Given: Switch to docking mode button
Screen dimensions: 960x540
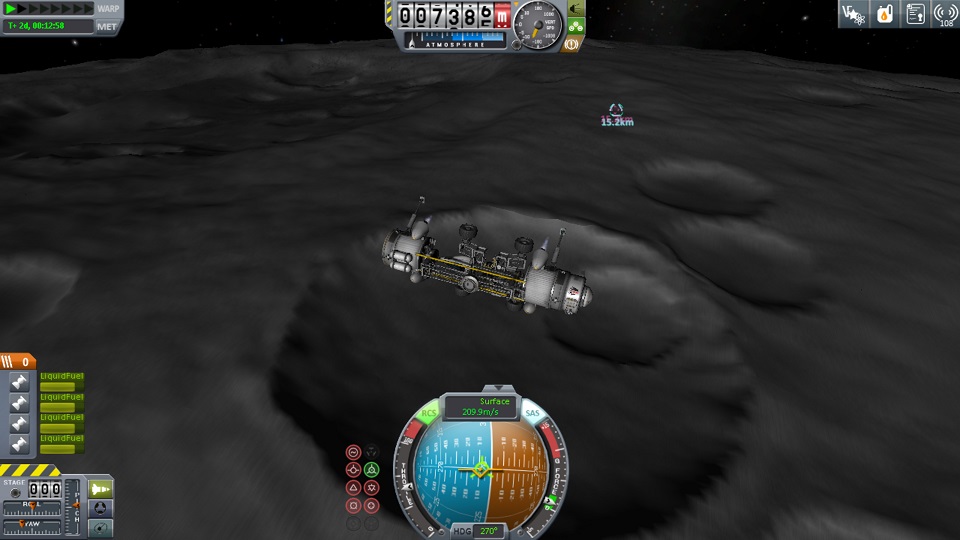Looking at the screenshot, I should pyautogui.click(x=101, y=507).
